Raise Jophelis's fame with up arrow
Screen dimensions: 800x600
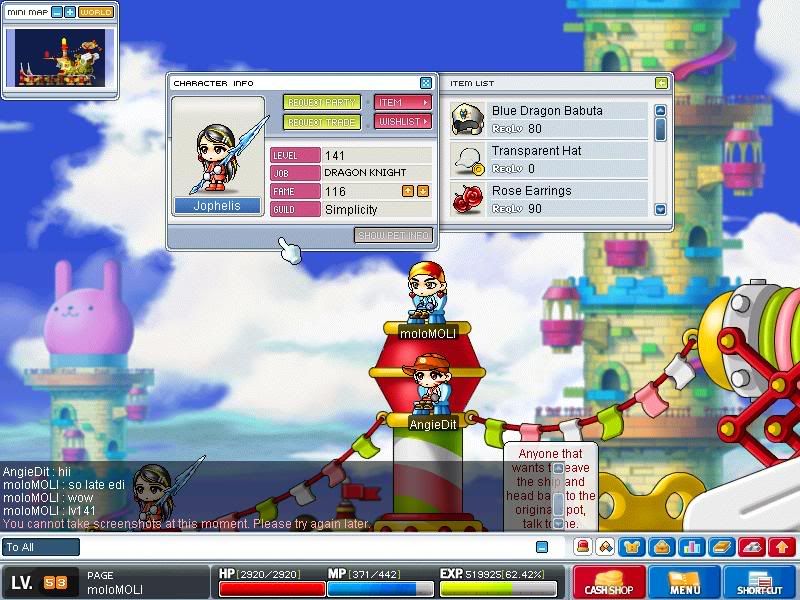point(408,191)
